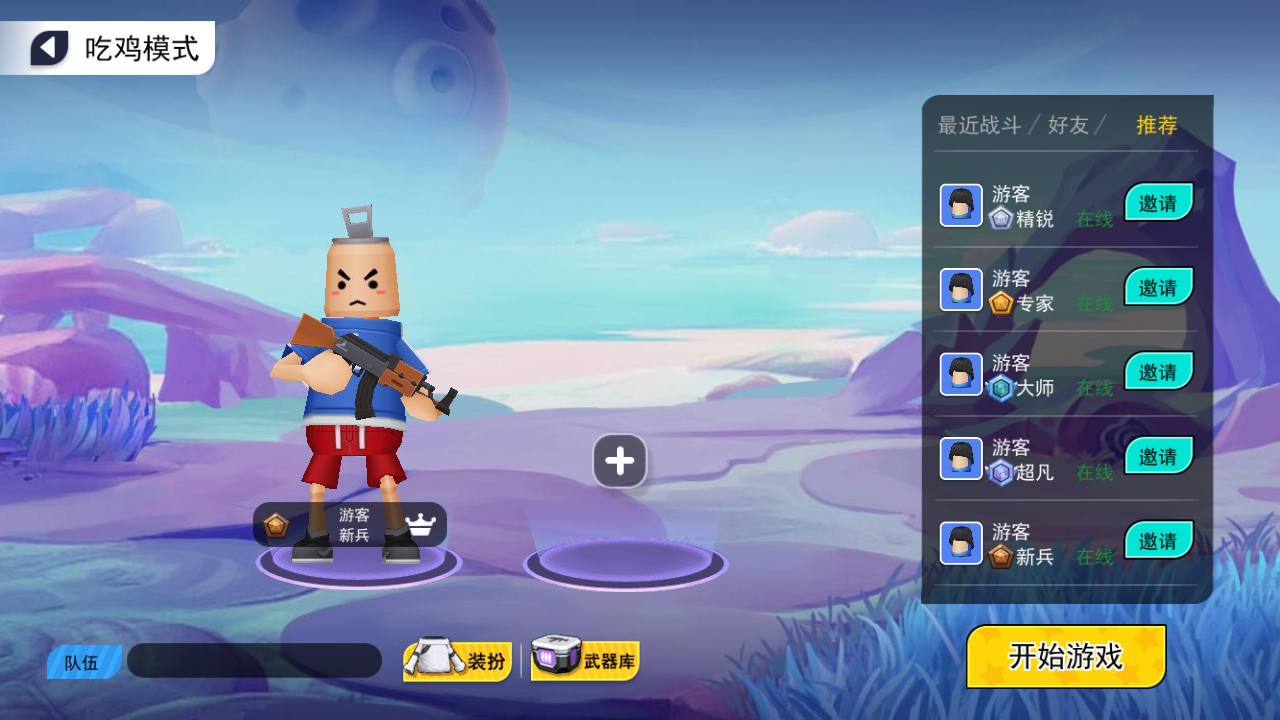Screen dimensions: 1280x720
Task: Invite the 新兵 ranked guest
Action: 1159,541
